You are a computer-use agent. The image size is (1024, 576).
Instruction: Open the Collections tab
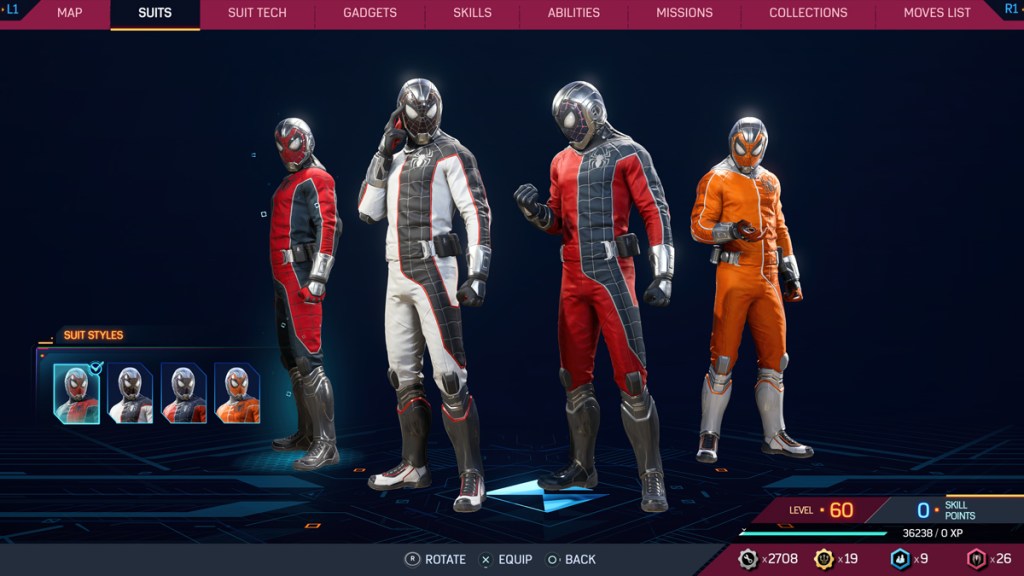coord(808,13)
